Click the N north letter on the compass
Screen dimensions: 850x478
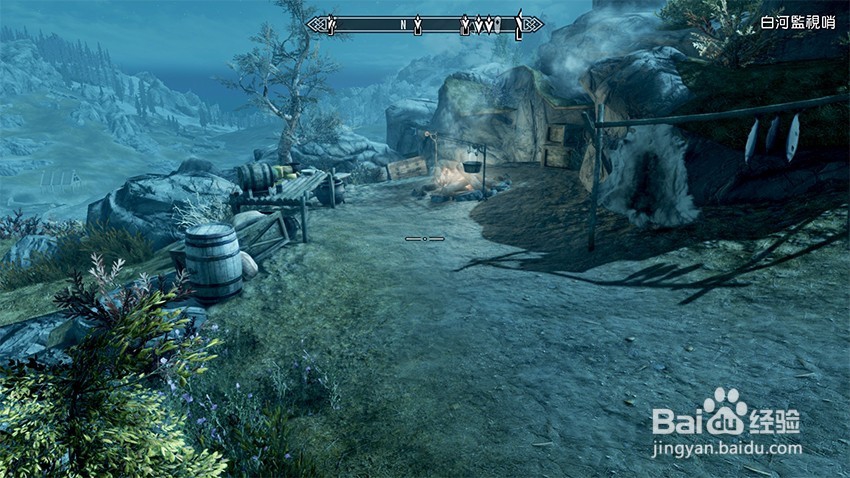tap(403, 24)
